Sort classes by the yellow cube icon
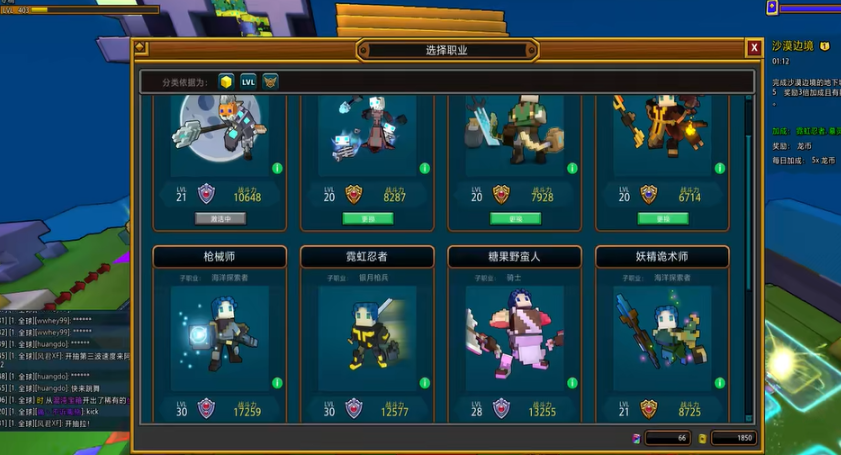The width and height of the screenshot is (841, 455). pyautogui.click(x=226, y=82)
